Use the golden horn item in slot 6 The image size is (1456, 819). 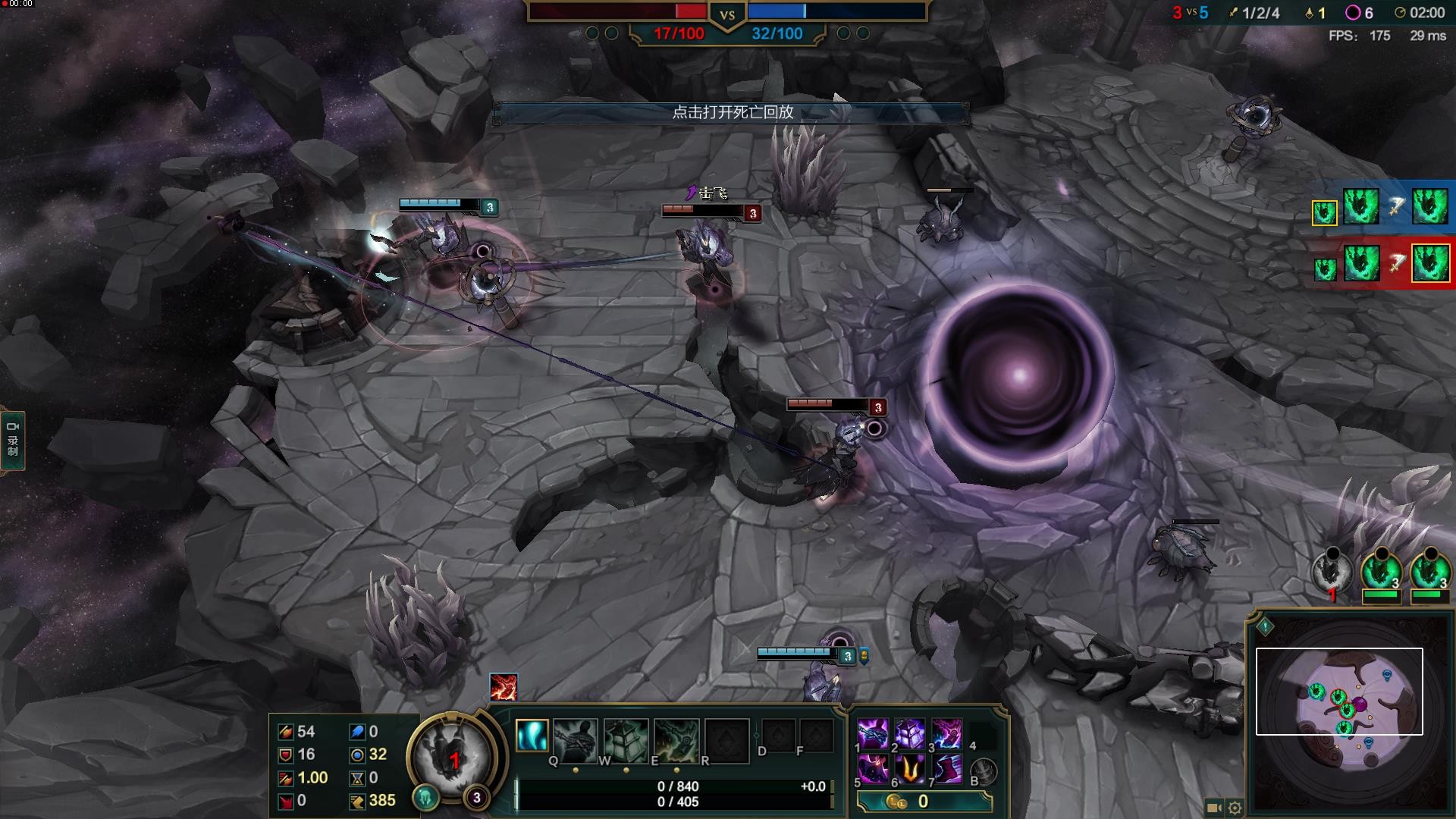tap(909, 770)
